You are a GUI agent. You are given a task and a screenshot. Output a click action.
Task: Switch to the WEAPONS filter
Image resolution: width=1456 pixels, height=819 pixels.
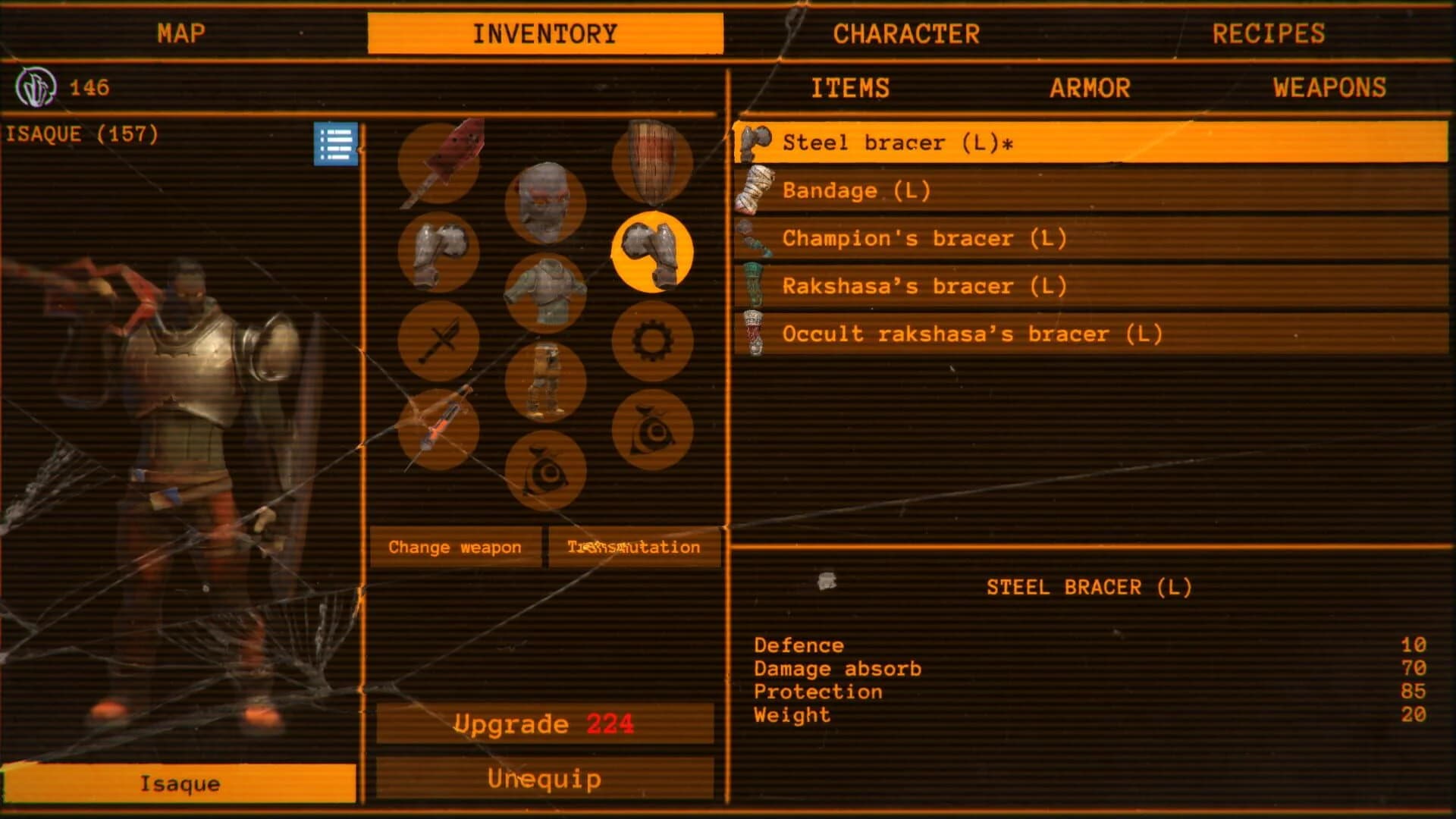pos(1329,87)
